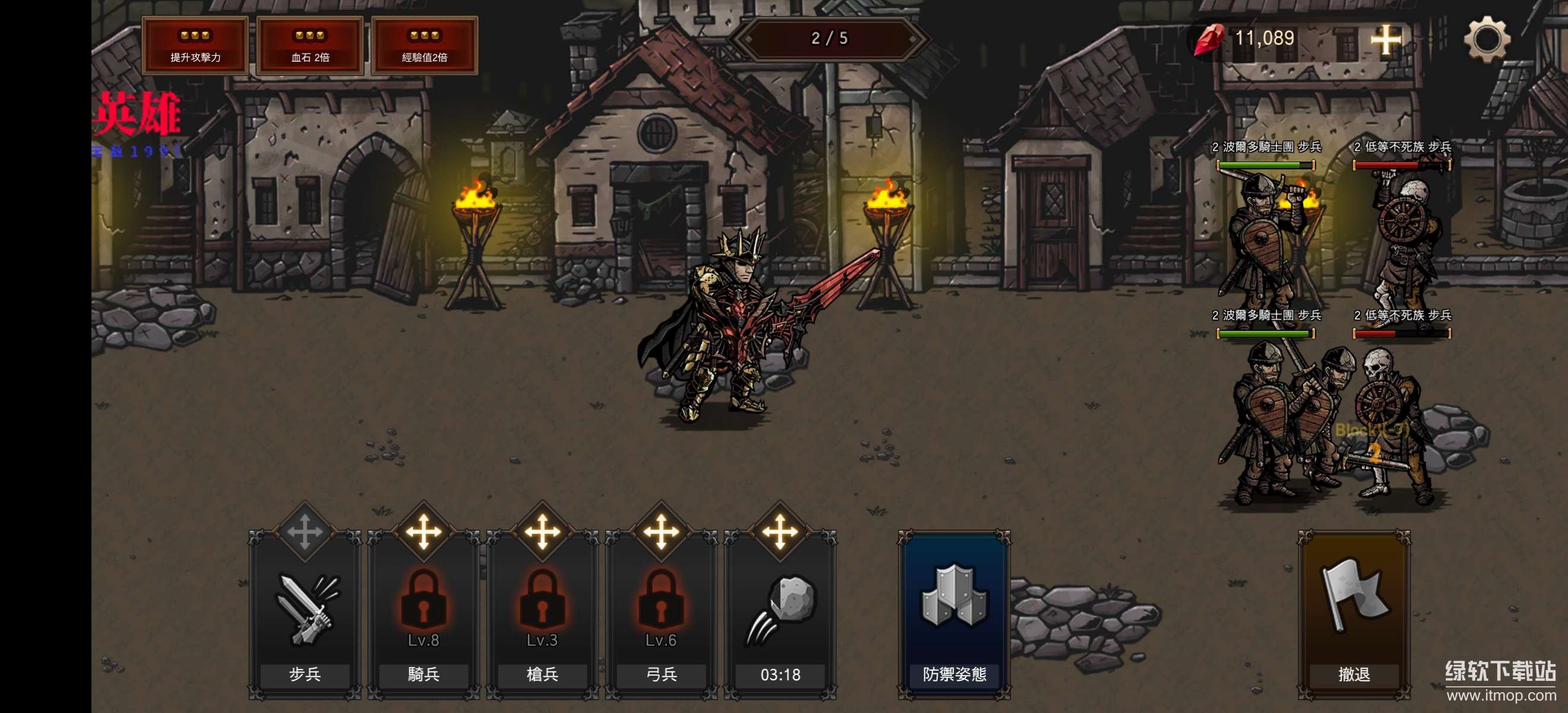Image resolution: width=1568 pixels, height=713 pixels.
Task: Click the move arrows above the rock skill
Action: coord(780,532)
